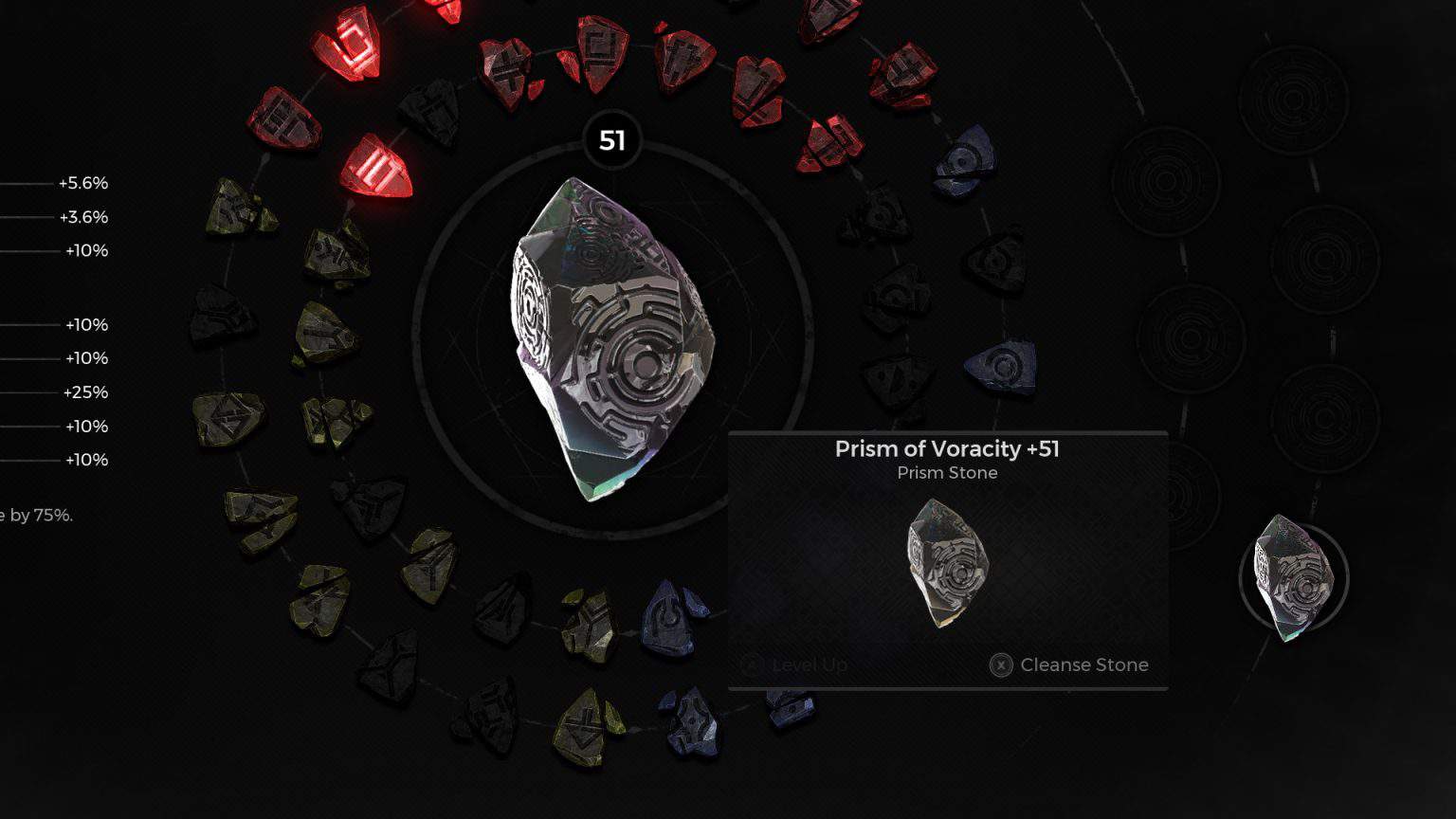Screen dimensions: 1456x819
Task: Click the +3.6% stat entry
Action: [83, 217]
